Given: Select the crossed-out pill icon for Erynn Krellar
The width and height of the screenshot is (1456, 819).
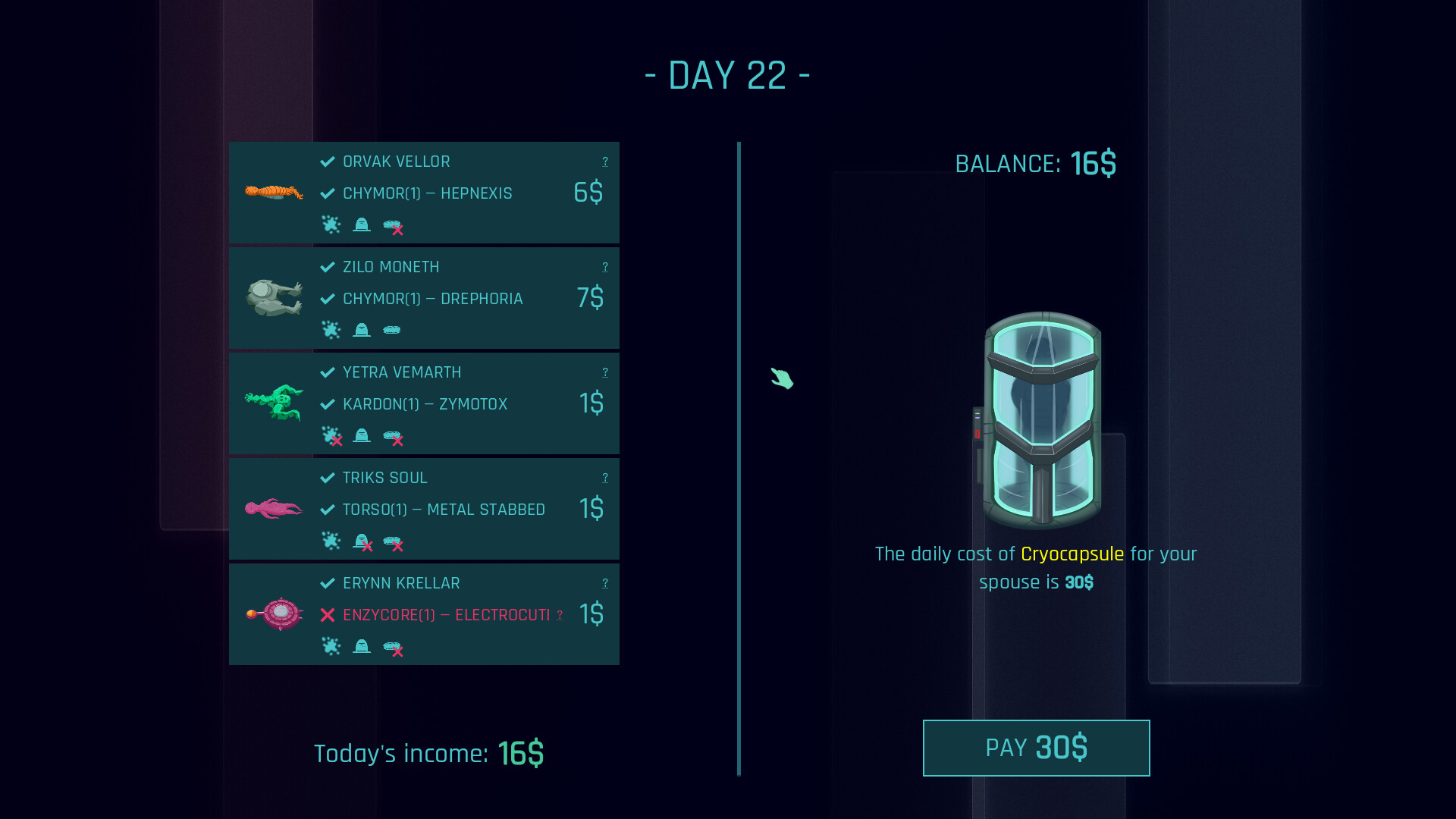Looking at the screenshot, I should point(394,647).
